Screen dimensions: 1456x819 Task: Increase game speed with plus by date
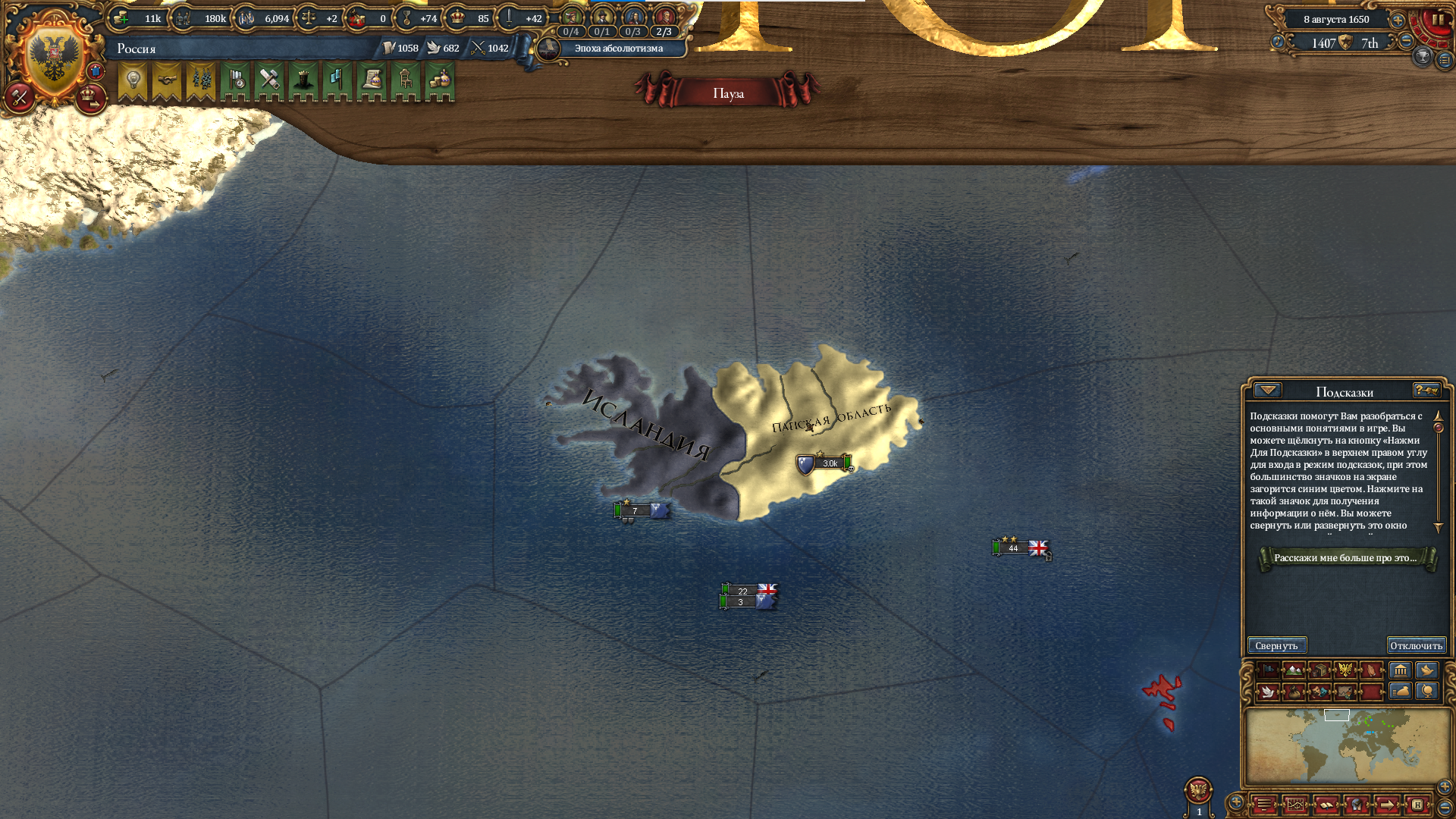pyautogui.click(x=1398, y=20)
